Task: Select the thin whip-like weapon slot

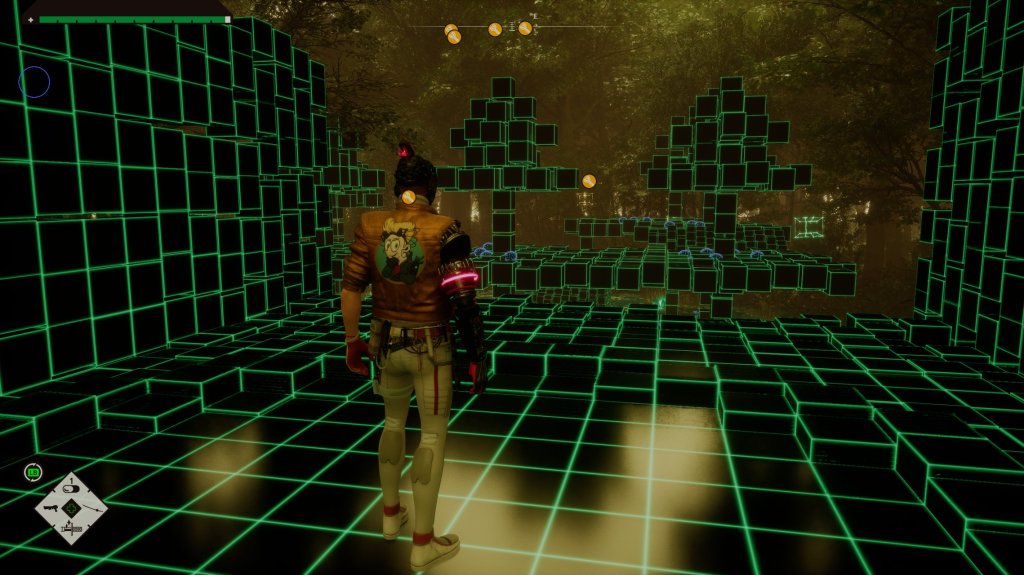Action: (91, 508)
